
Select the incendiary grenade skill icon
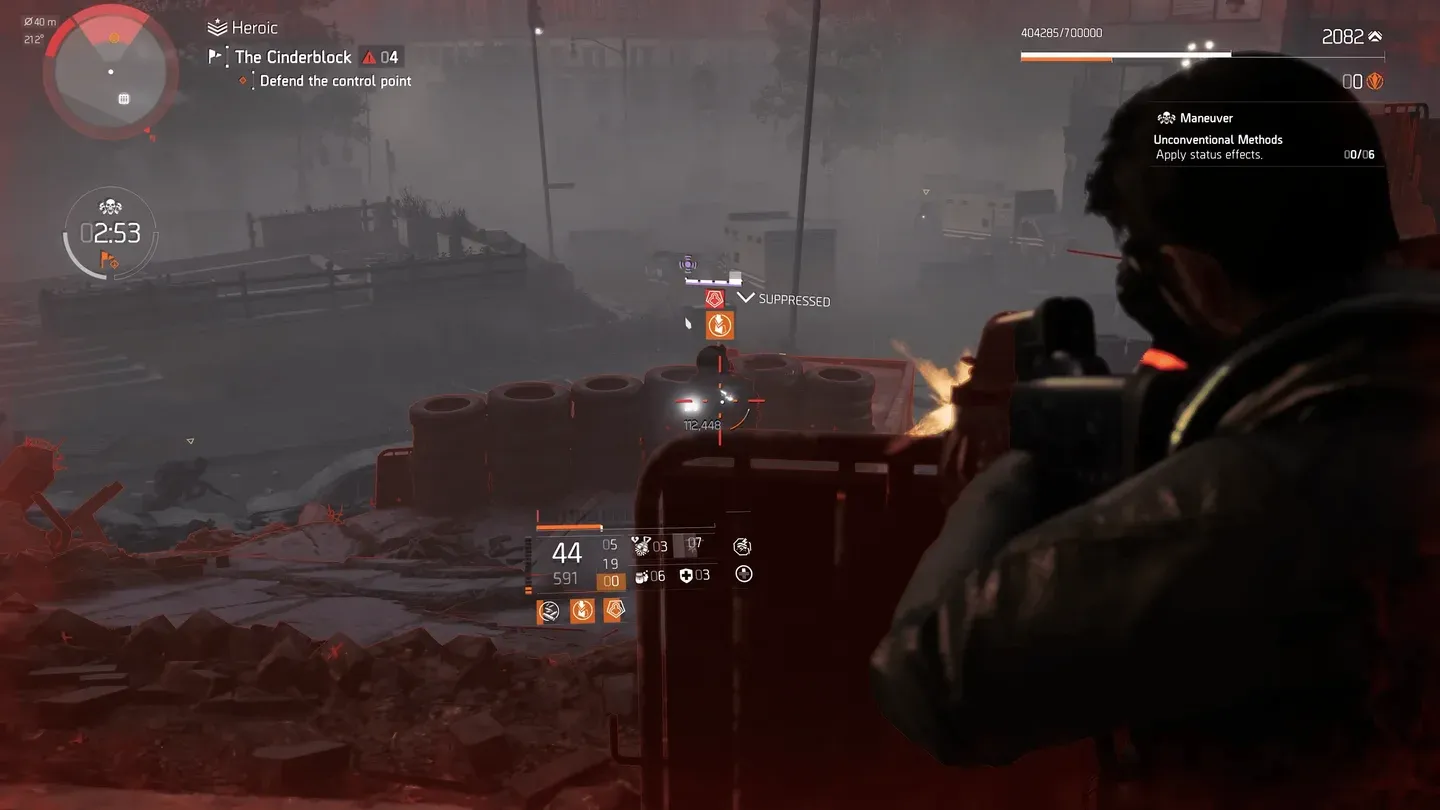click(582, 611)
